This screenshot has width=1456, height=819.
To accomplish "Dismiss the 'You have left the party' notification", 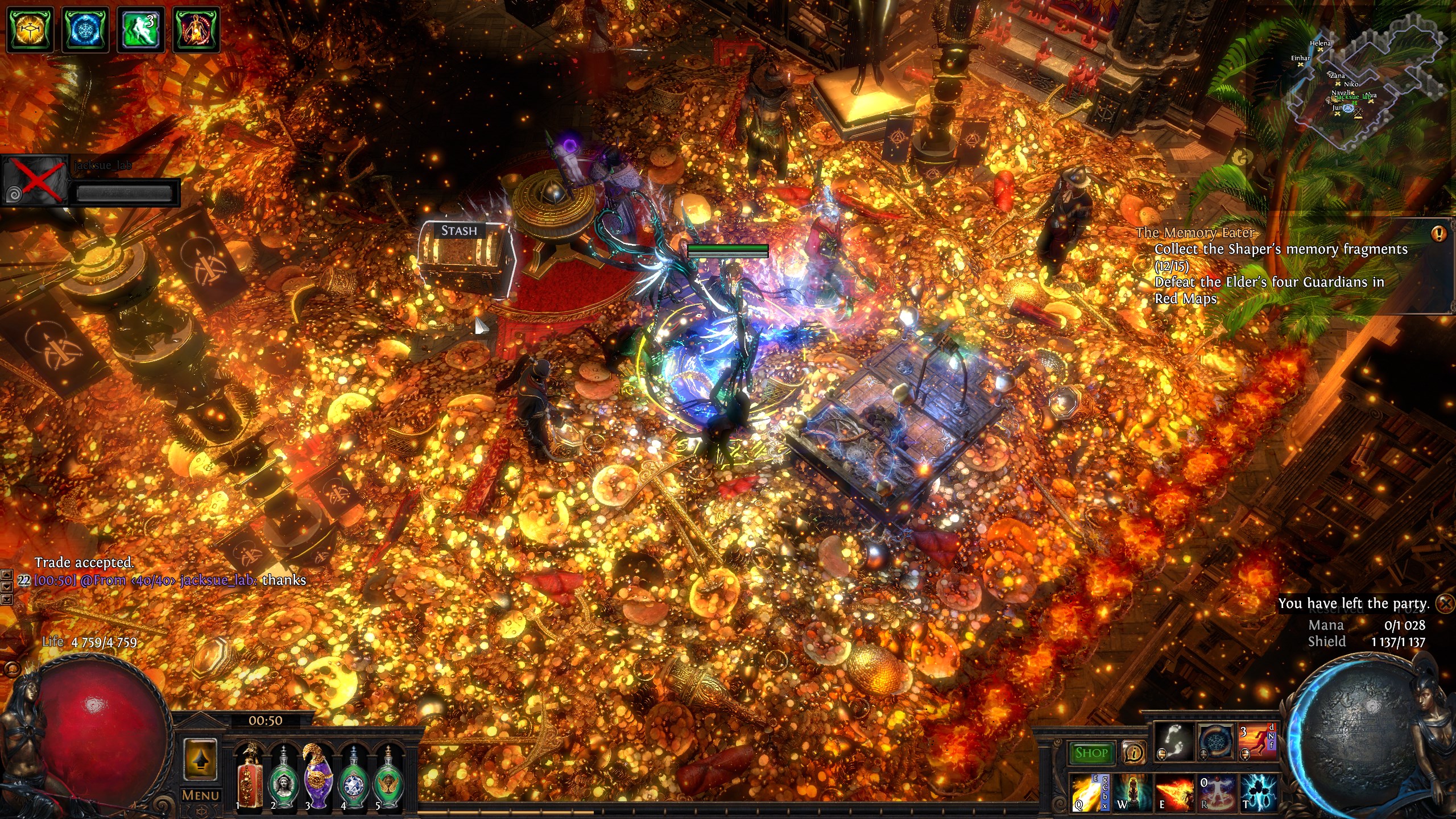I will pyautogui.click(x=1445, y=603).
